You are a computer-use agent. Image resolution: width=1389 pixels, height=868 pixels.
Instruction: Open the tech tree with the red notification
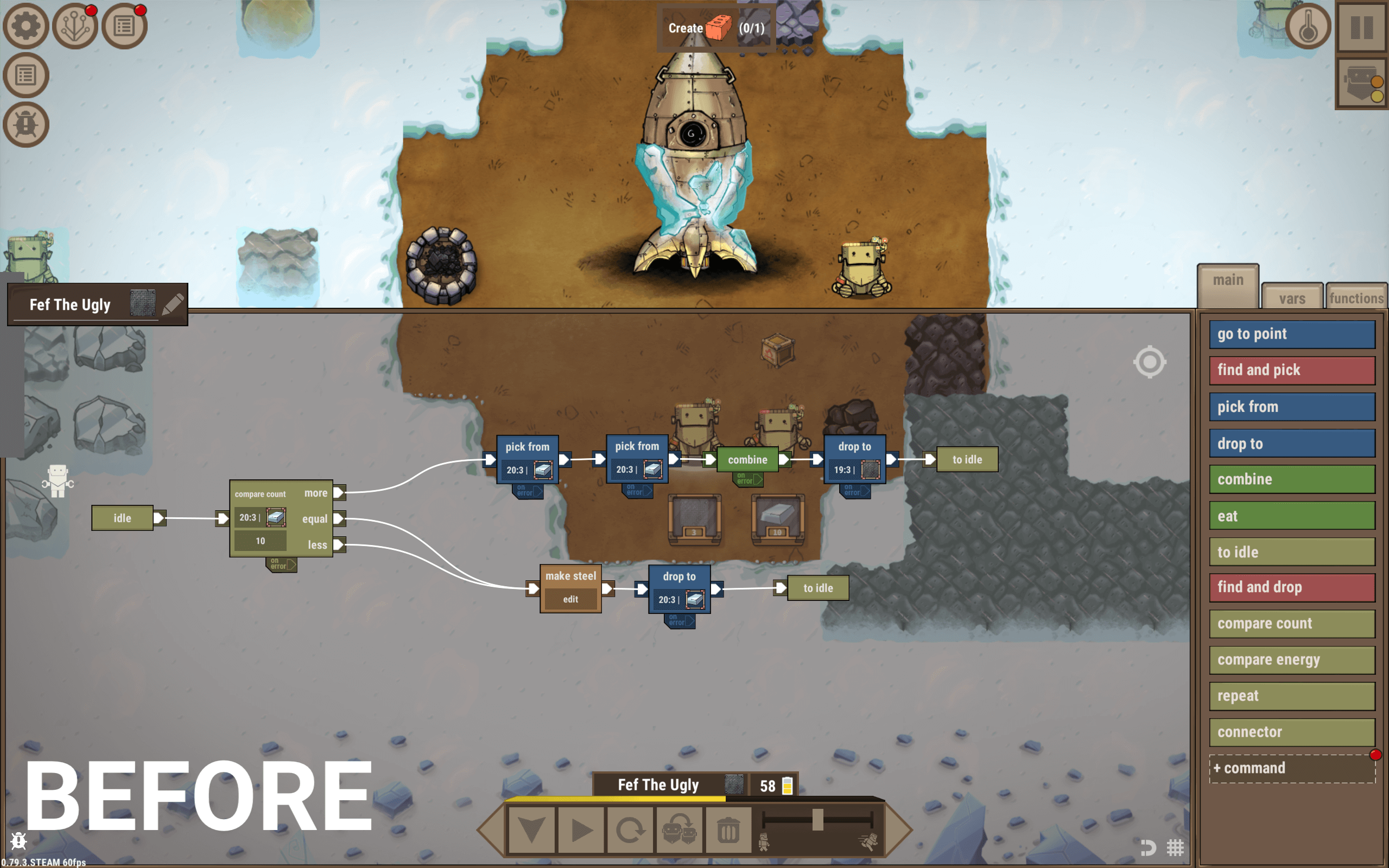click(74, 26)
